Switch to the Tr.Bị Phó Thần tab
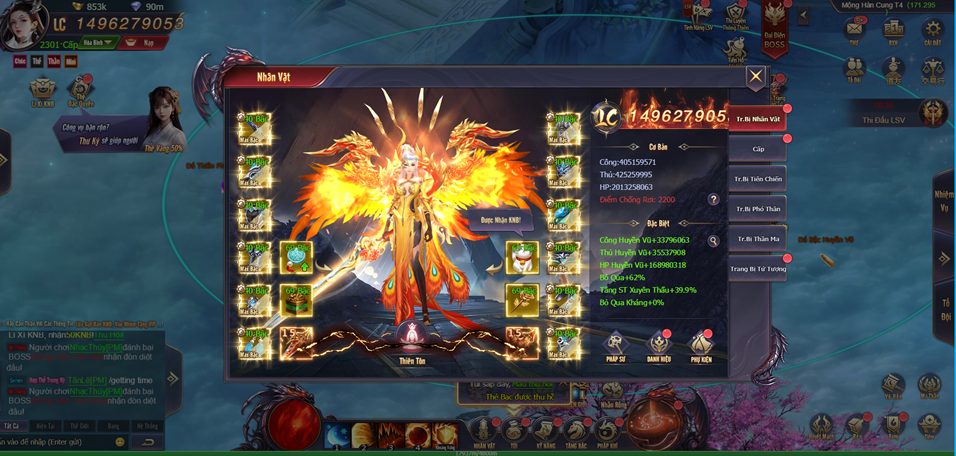Image resolution: width=956 pixels, height=456 pixels. click(x=757, y=209)
